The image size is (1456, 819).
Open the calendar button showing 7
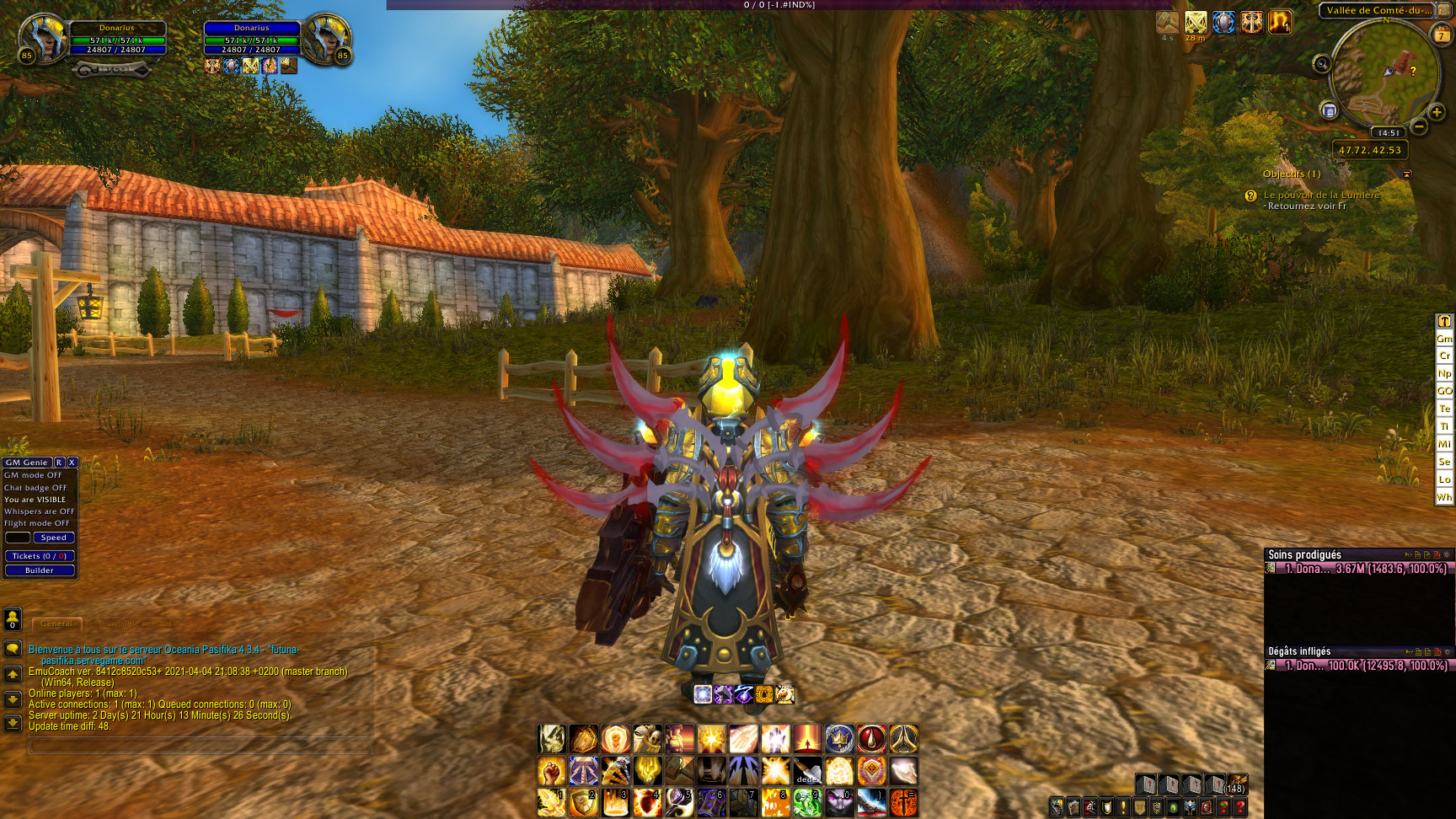[1442, 35]
